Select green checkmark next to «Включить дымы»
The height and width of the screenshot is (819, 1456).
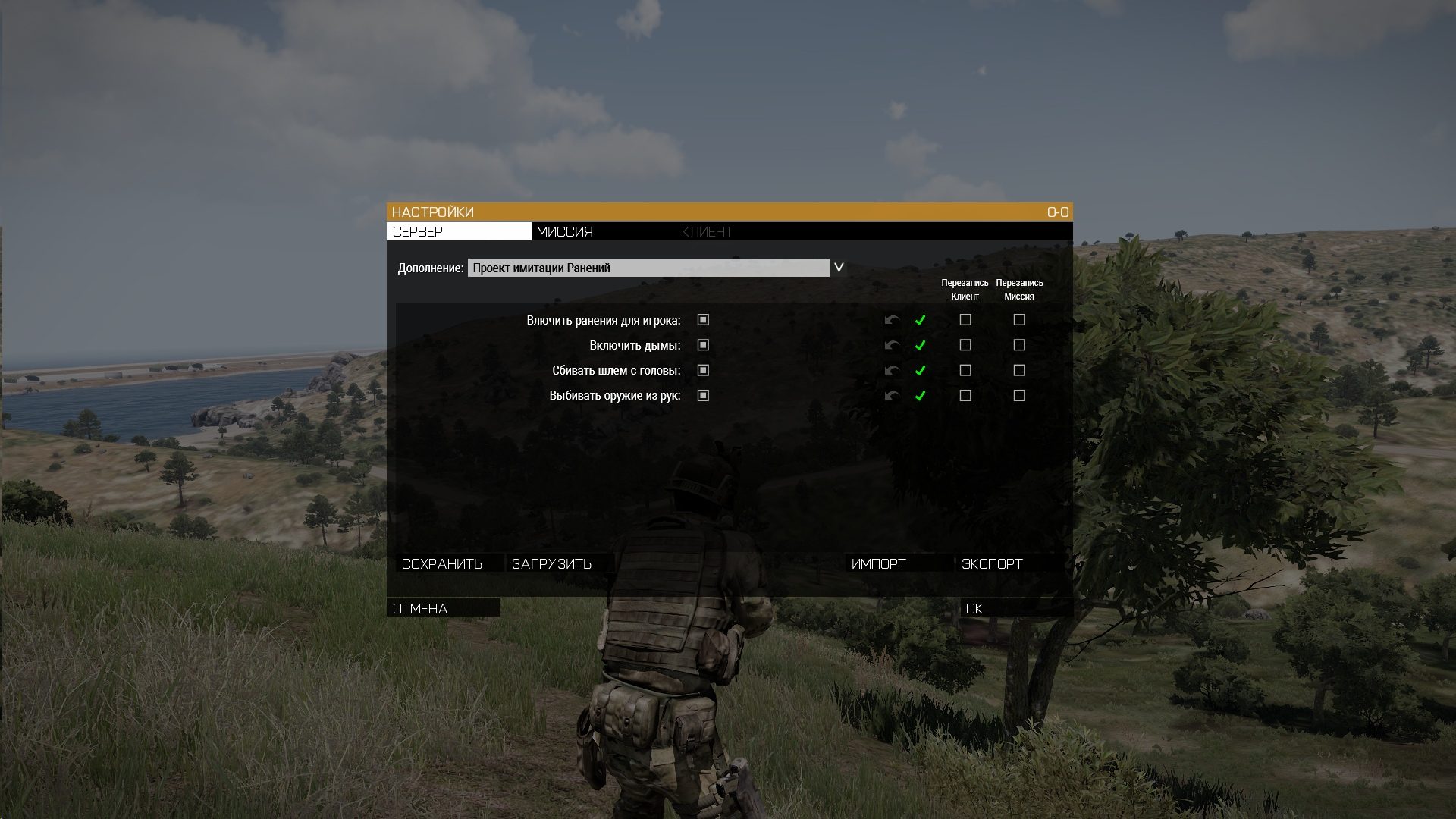[x=920, y=345]
